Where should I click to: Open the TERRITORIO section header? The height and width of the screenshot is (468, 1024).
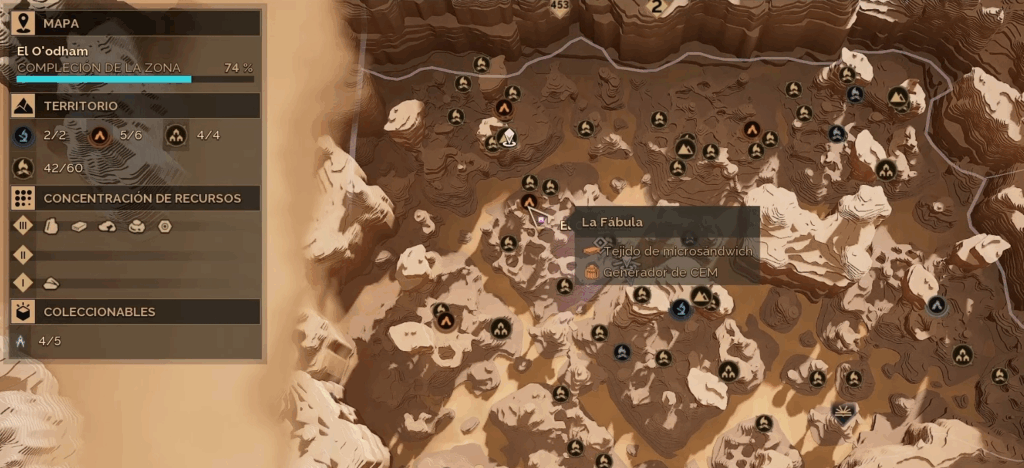(x=80, y=105)
